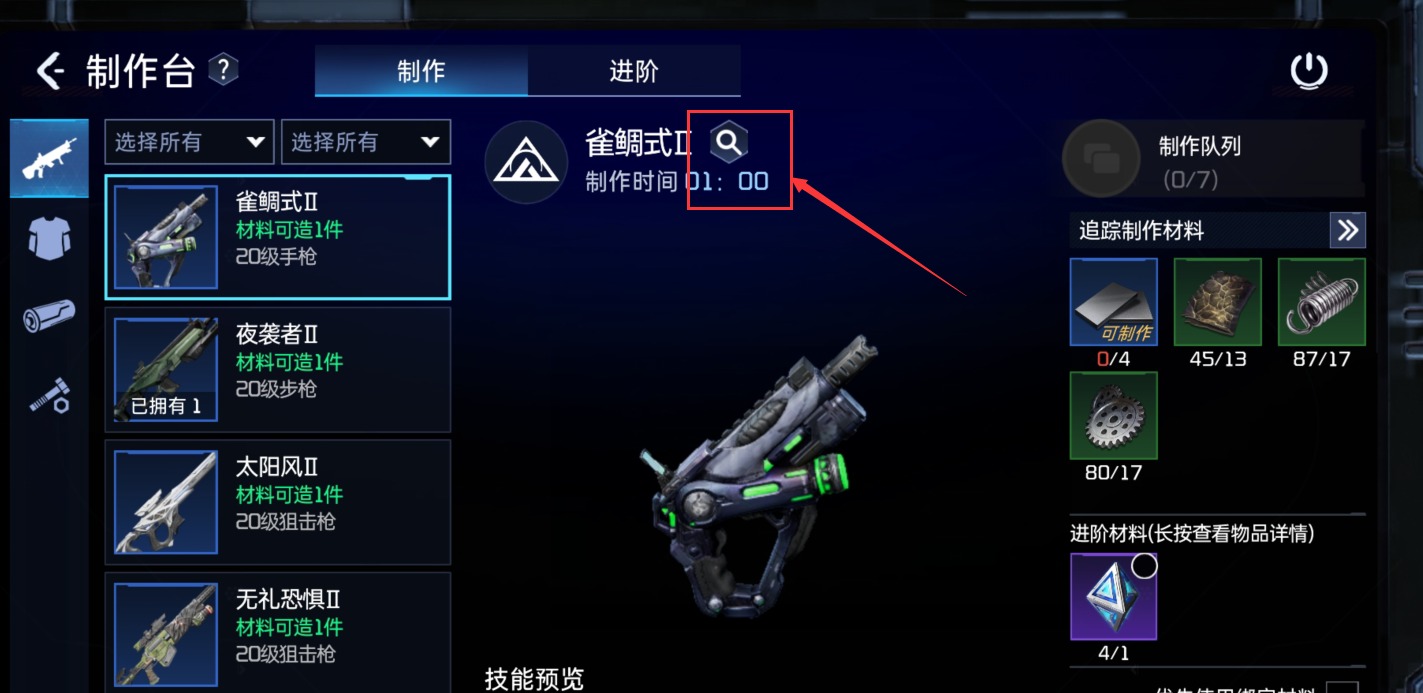Select the blue crystal advancement material
Viewport: 1423px width, 693px height.
1113,596
